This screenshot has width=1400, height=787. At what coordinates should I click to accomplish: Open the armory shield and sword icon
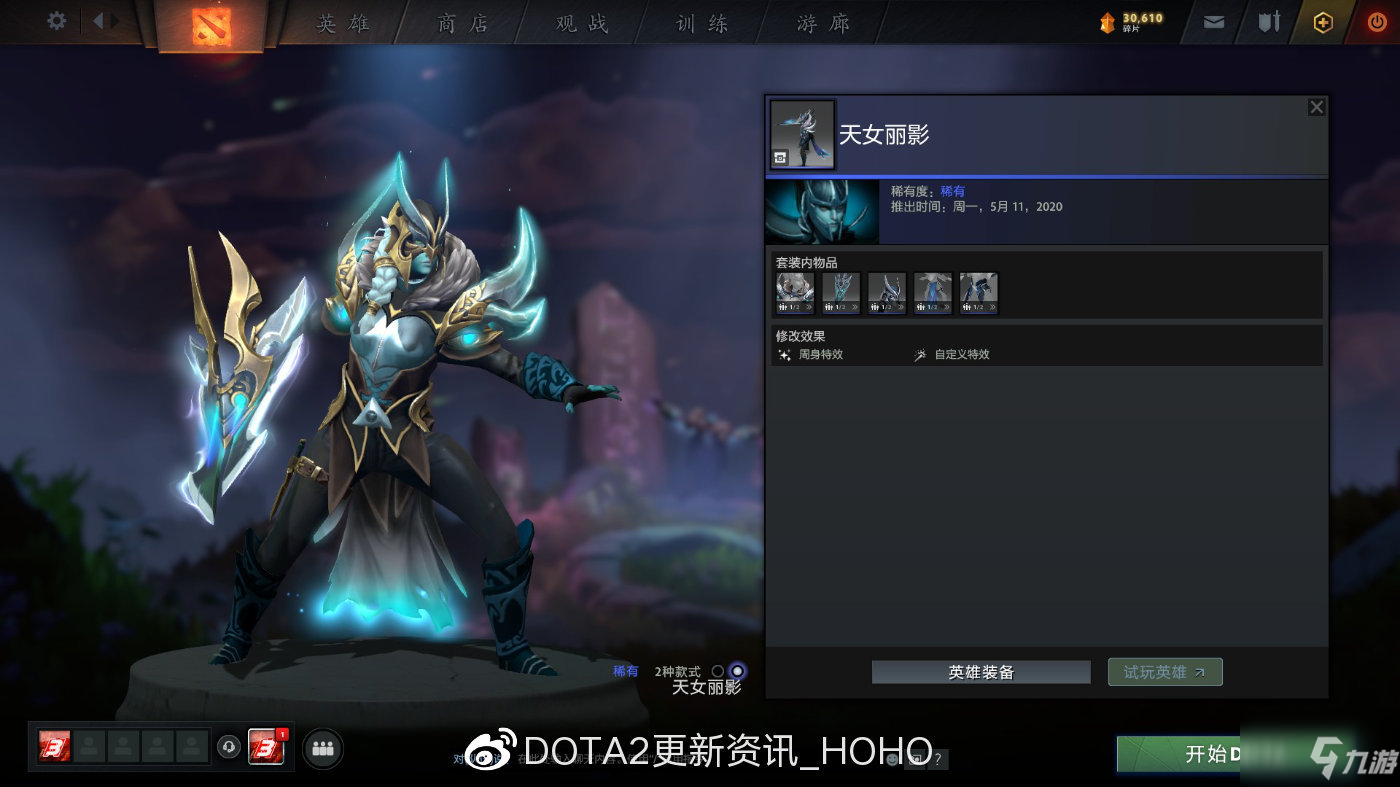(1269, 21)
